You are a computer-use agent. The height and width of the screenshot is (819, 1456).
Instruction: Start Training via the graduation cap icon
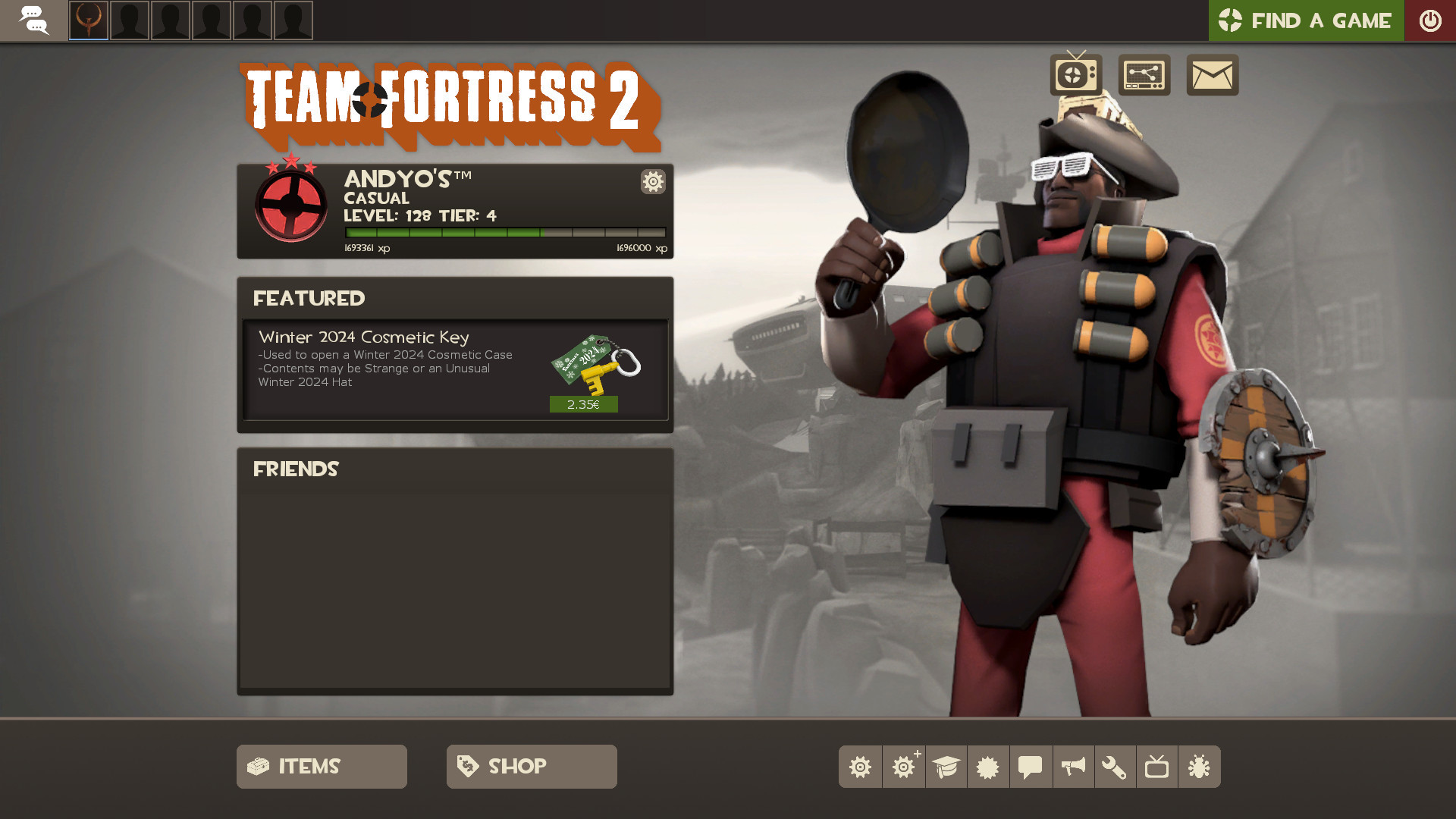pos(946,767)
